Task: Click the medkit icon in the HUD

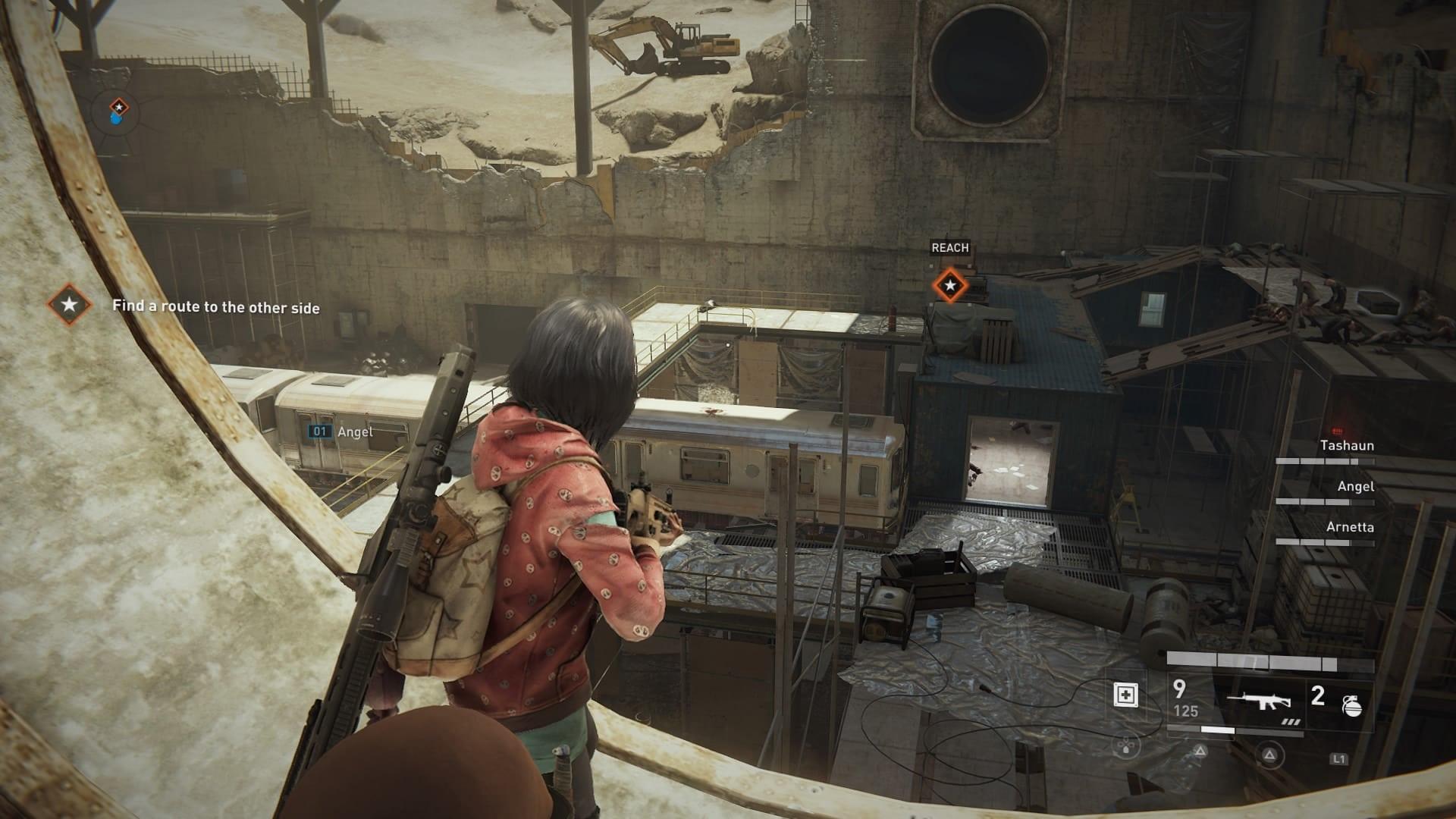Action: click(1125, 695)
